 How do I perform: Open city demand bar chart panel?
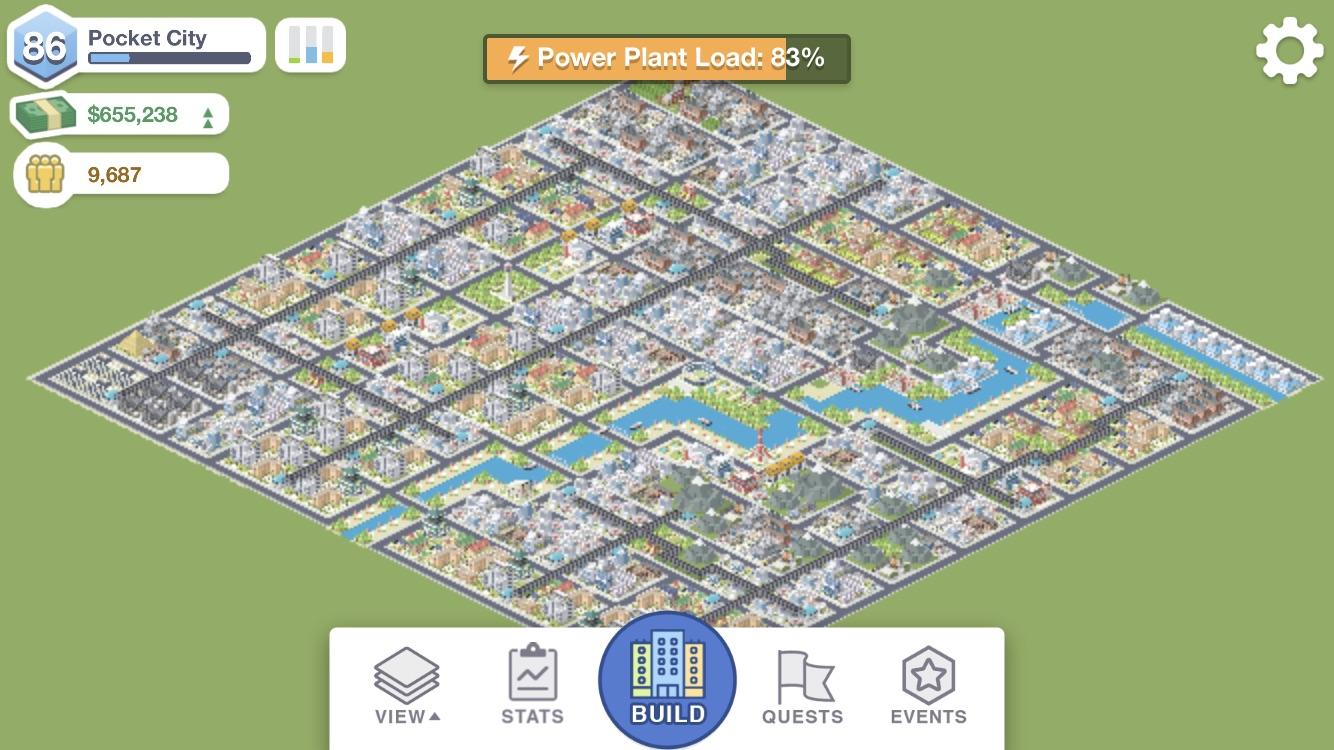coord(310,44)
